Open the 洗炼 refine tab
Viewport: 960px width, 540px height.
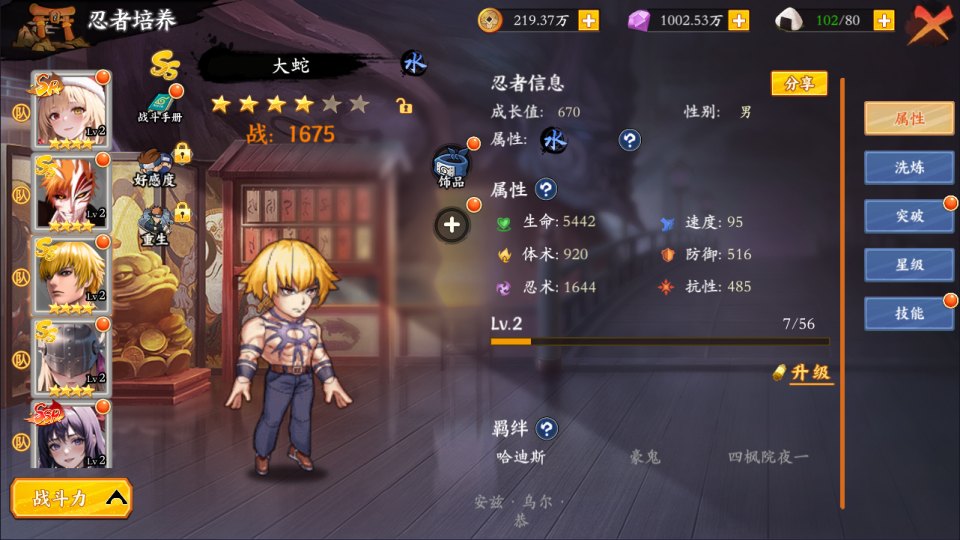click(x=908, y=167)
